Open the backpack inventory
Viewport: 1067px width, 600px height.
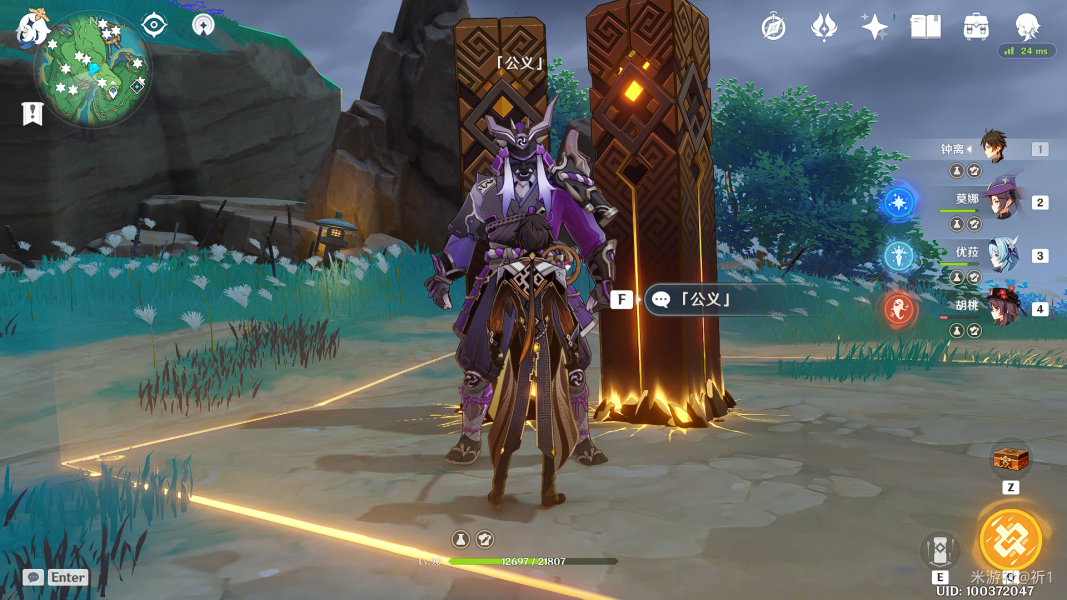point(976,27)
